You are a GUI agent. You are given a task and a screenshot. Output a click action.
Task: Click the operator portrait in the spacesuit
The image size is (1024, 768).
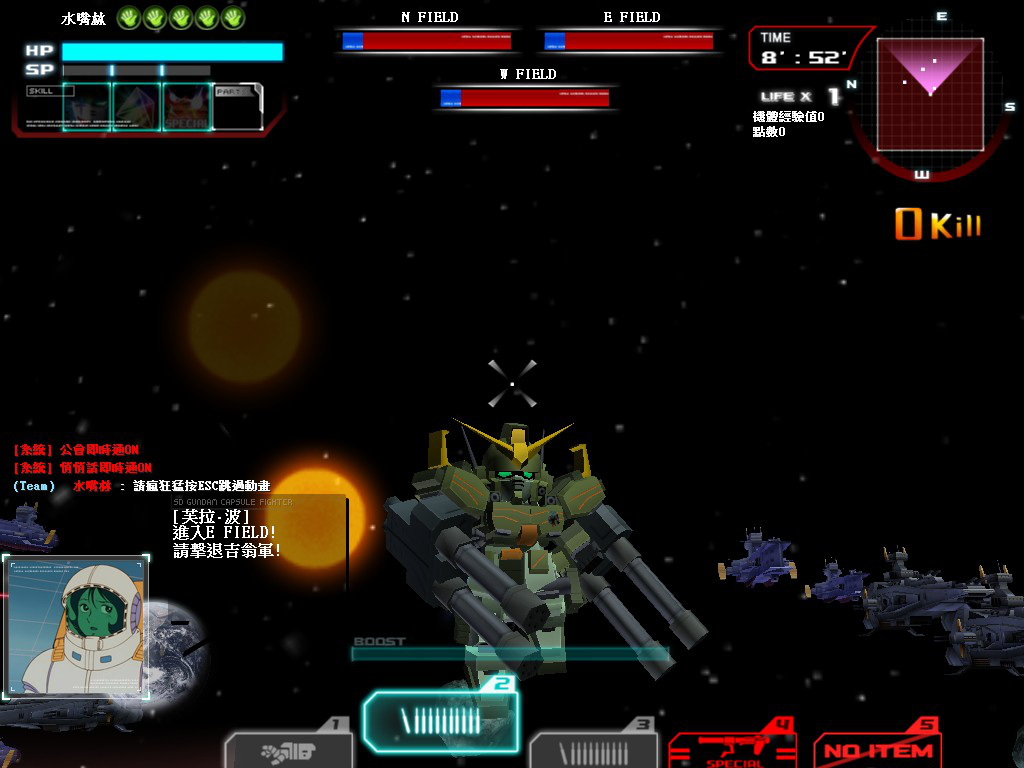(77, 627)
